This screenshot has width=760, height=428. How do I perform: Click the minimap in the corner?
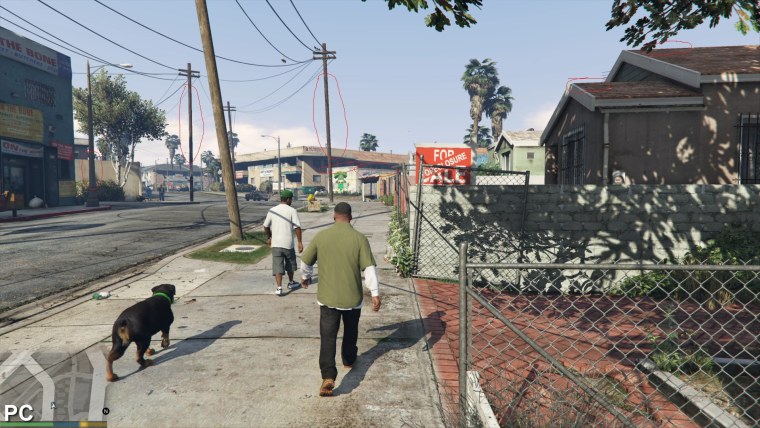[52, 384]
